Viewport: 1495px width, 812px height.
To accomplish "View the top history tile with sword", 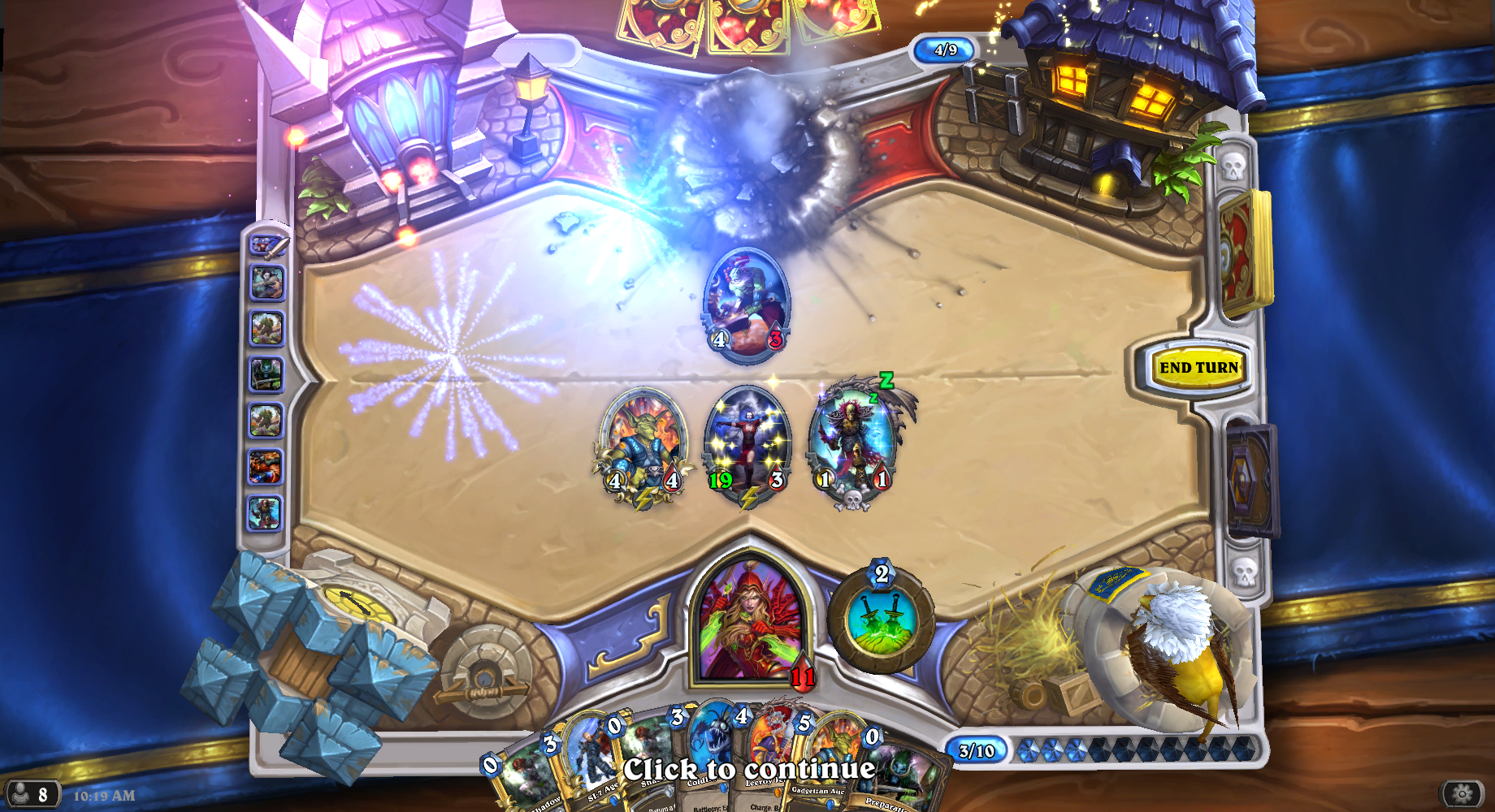I will point(267,245).
